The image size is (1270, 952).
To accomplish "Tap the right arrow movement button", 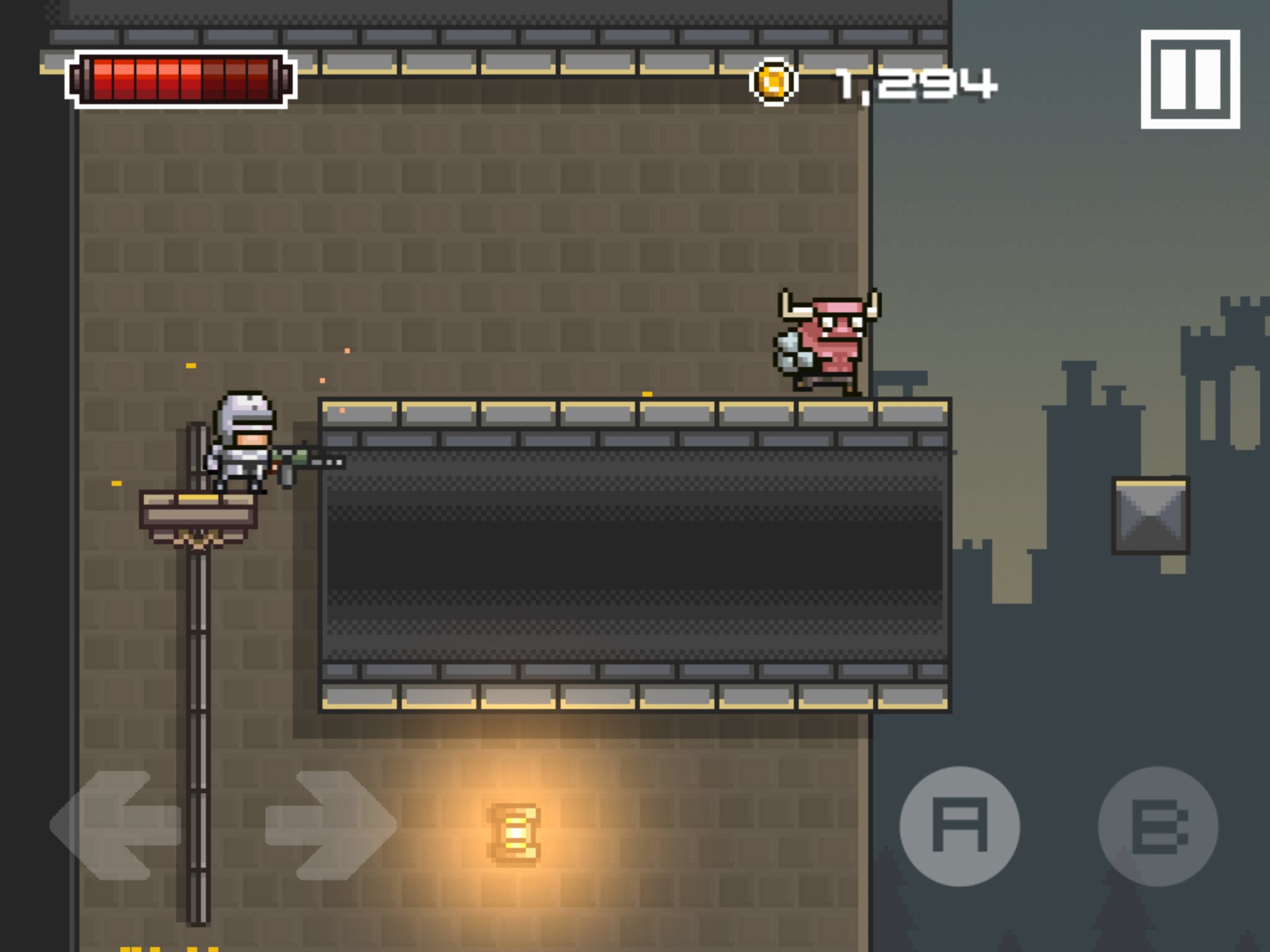I will point(331,825).
